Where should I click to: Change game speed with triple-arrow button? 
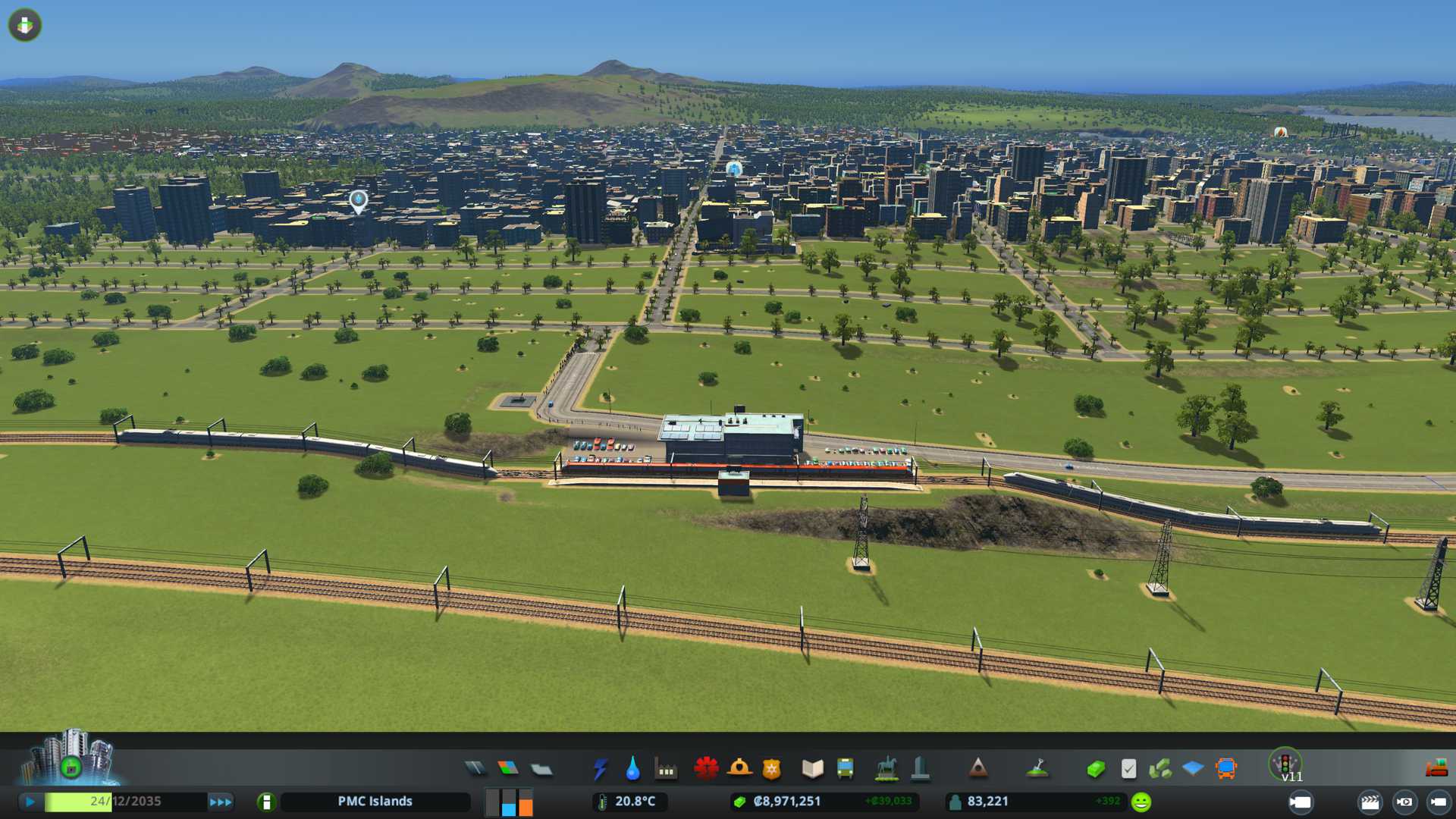220,802
